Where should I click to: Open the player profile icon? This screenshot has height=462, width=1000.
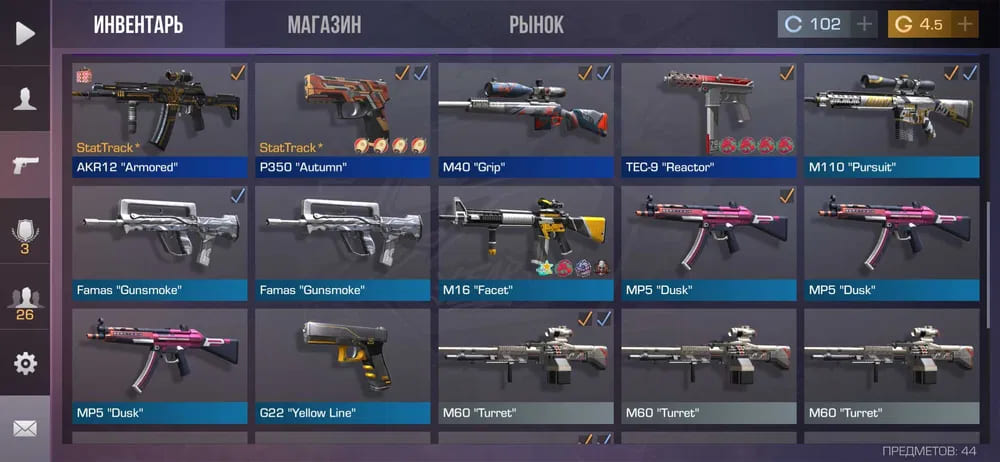pyautogui.click(x=25, y=98)
